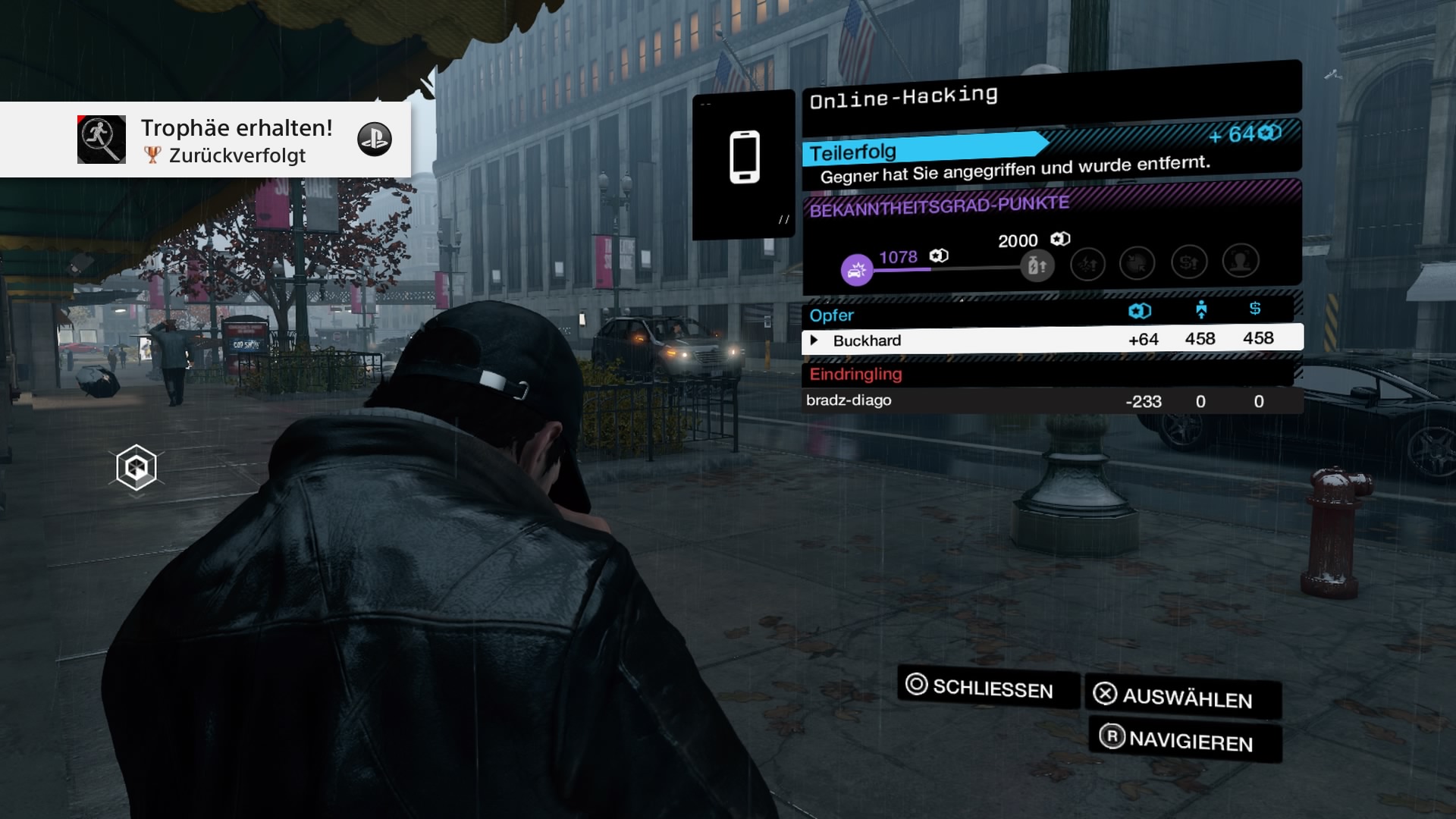Close the results with SCHLIESSEN
Screen dimensions: 1456x819
tap(987, 688)
